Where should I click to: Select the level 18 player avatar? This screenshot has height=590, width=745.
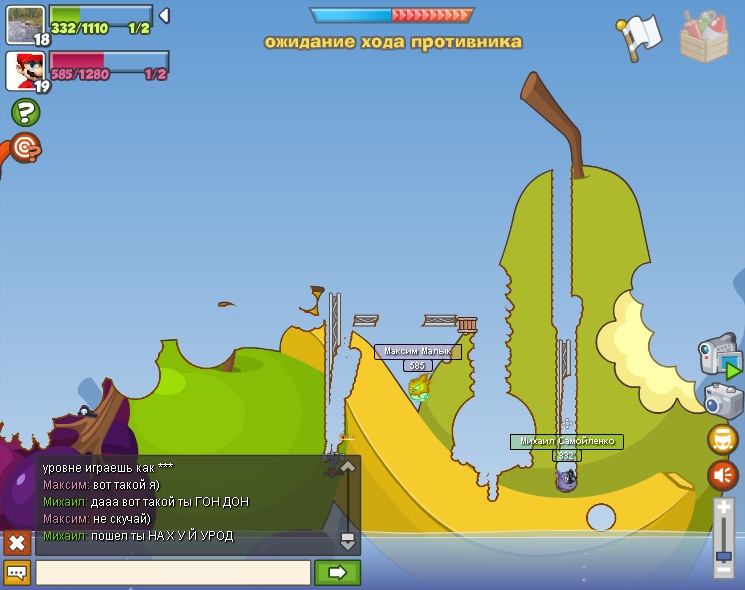[24, 23]
